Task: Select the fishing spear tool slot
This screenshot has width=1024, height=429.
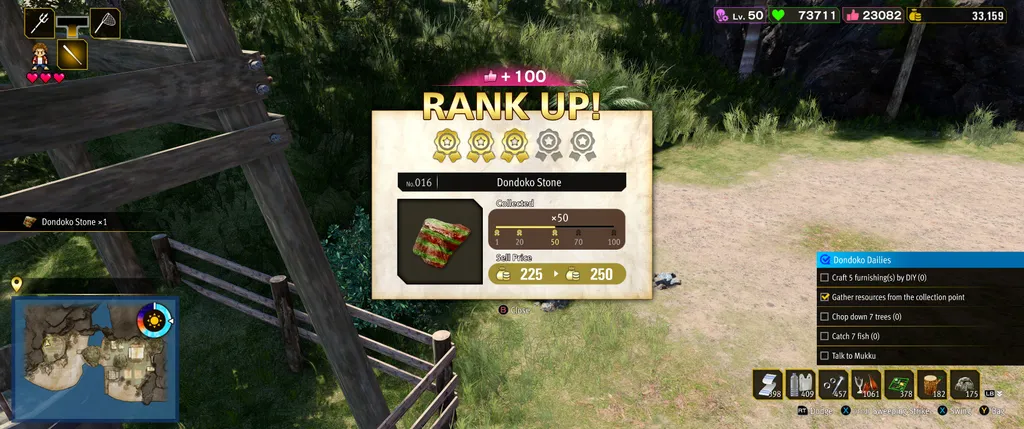Action: (39, 23)
